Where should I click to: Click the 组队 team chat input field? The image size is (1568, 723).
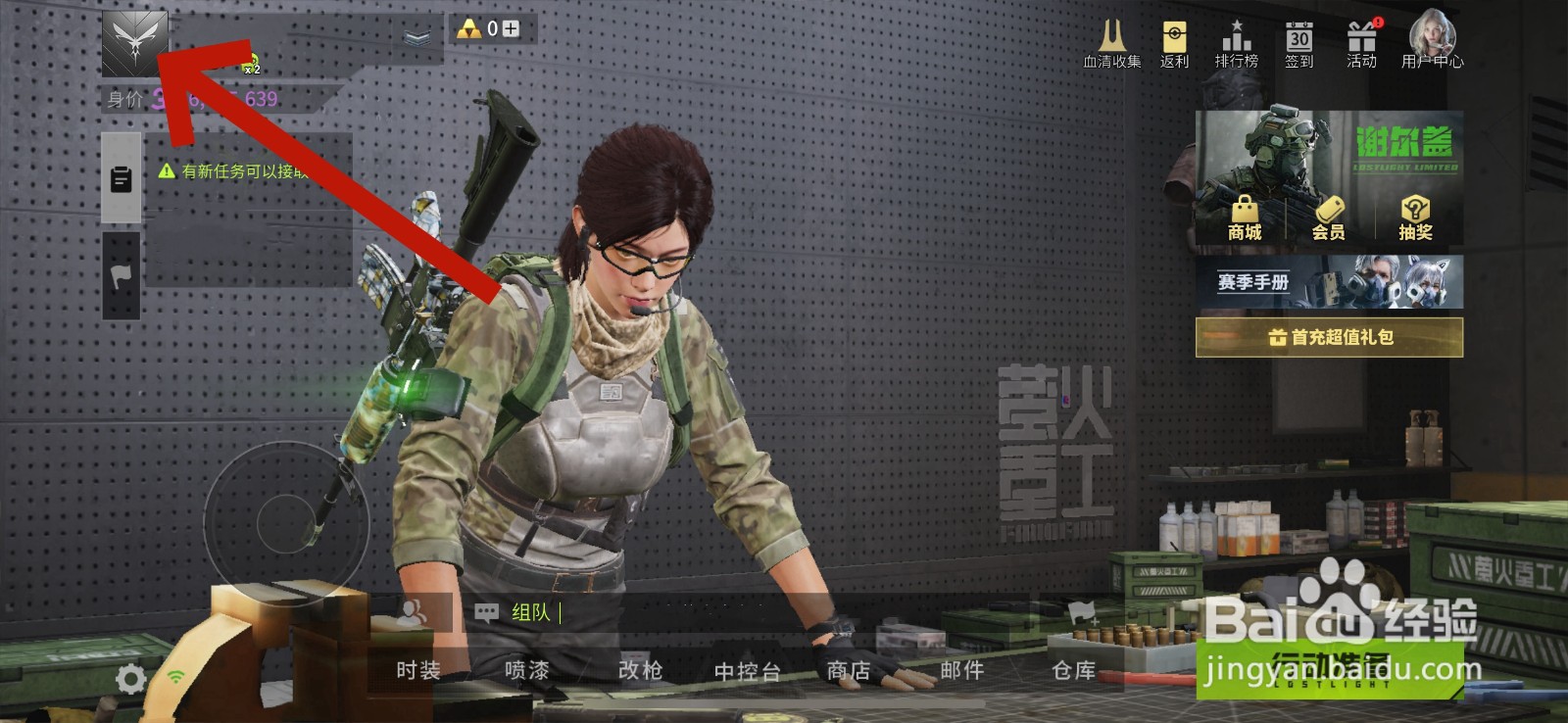[529, 611]
